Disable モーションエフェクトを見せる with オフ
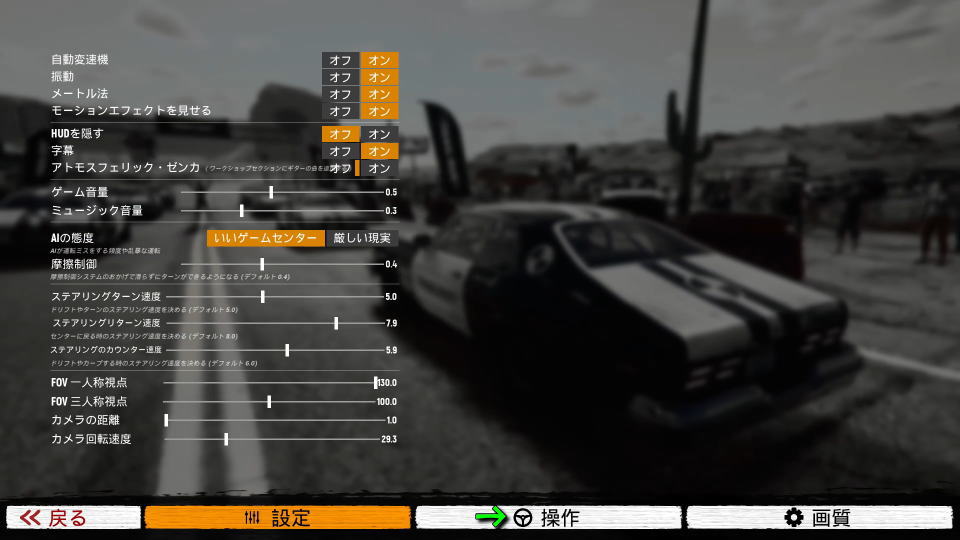960x540 pixels. point(340,111)
